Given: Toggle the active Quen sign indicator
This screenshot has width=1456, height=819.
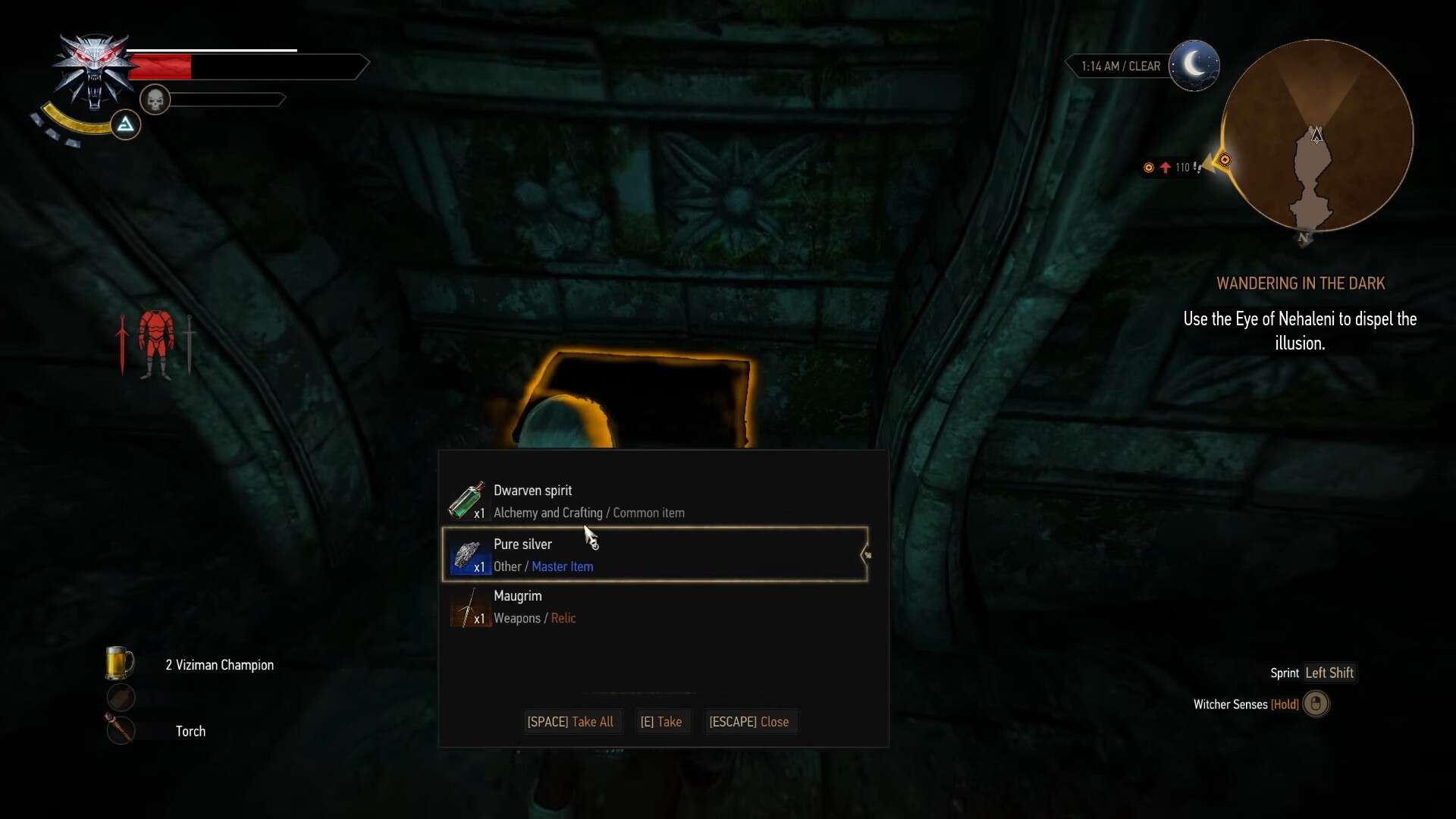Looking at the screenshot, I should [x=125, y=124].
